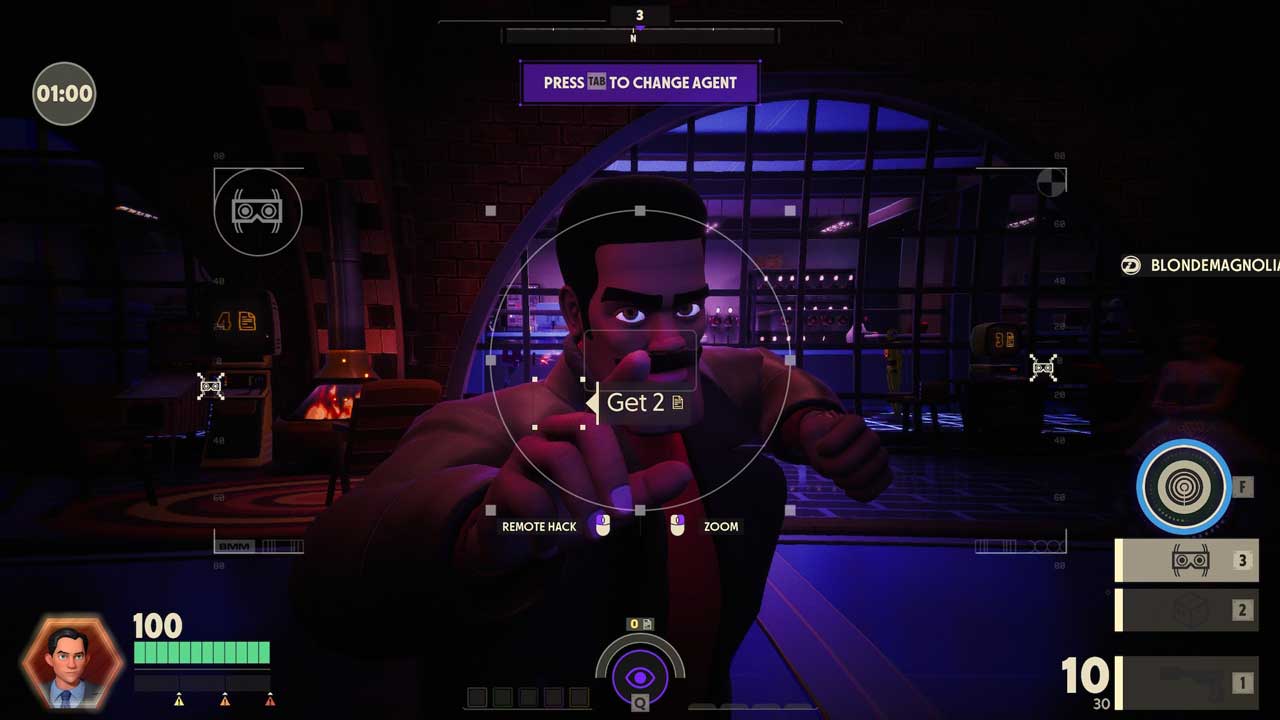
Task: Select the goggles gadget slot numbered 3
Action: (x=1188, y=561)
